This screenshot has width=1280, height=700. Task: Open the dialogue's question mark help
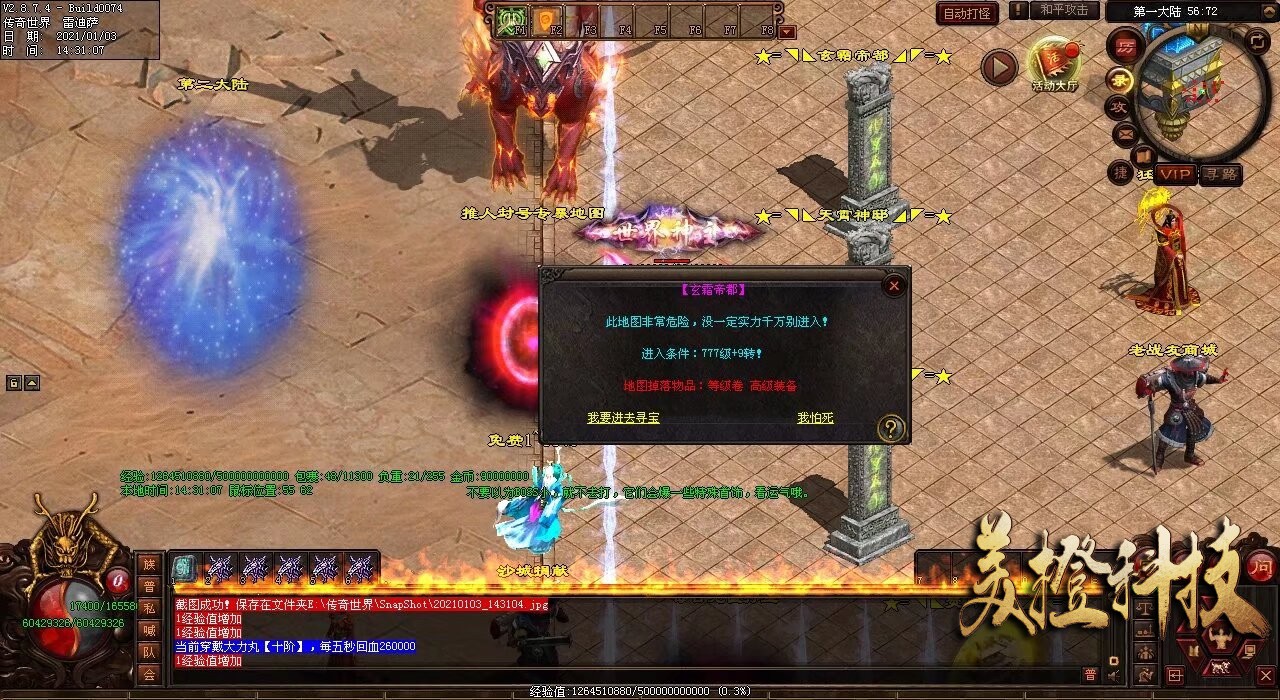tap(890, 429)
